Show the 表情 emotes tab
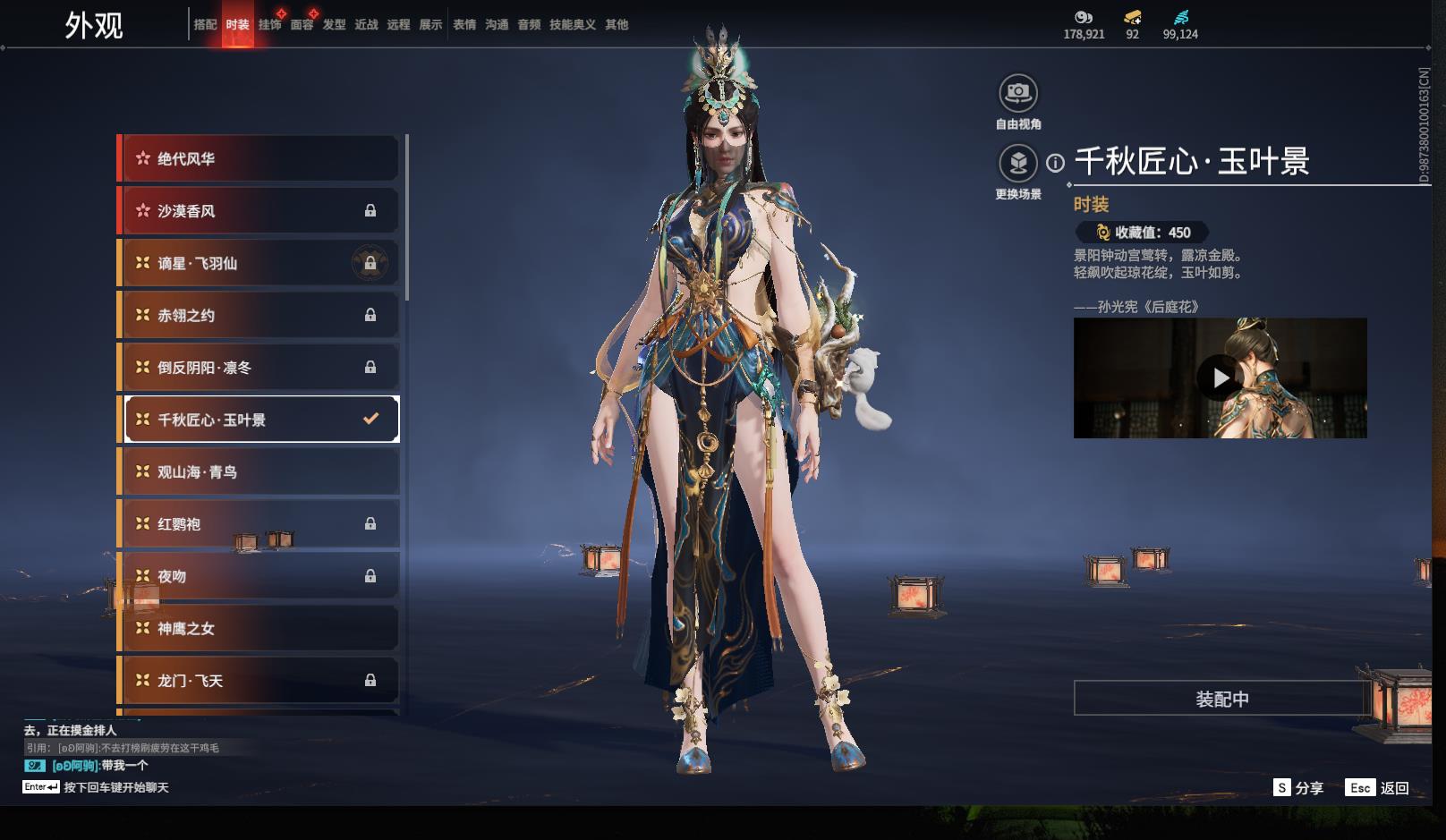The image size is (1446, 840). click(464, 25)
